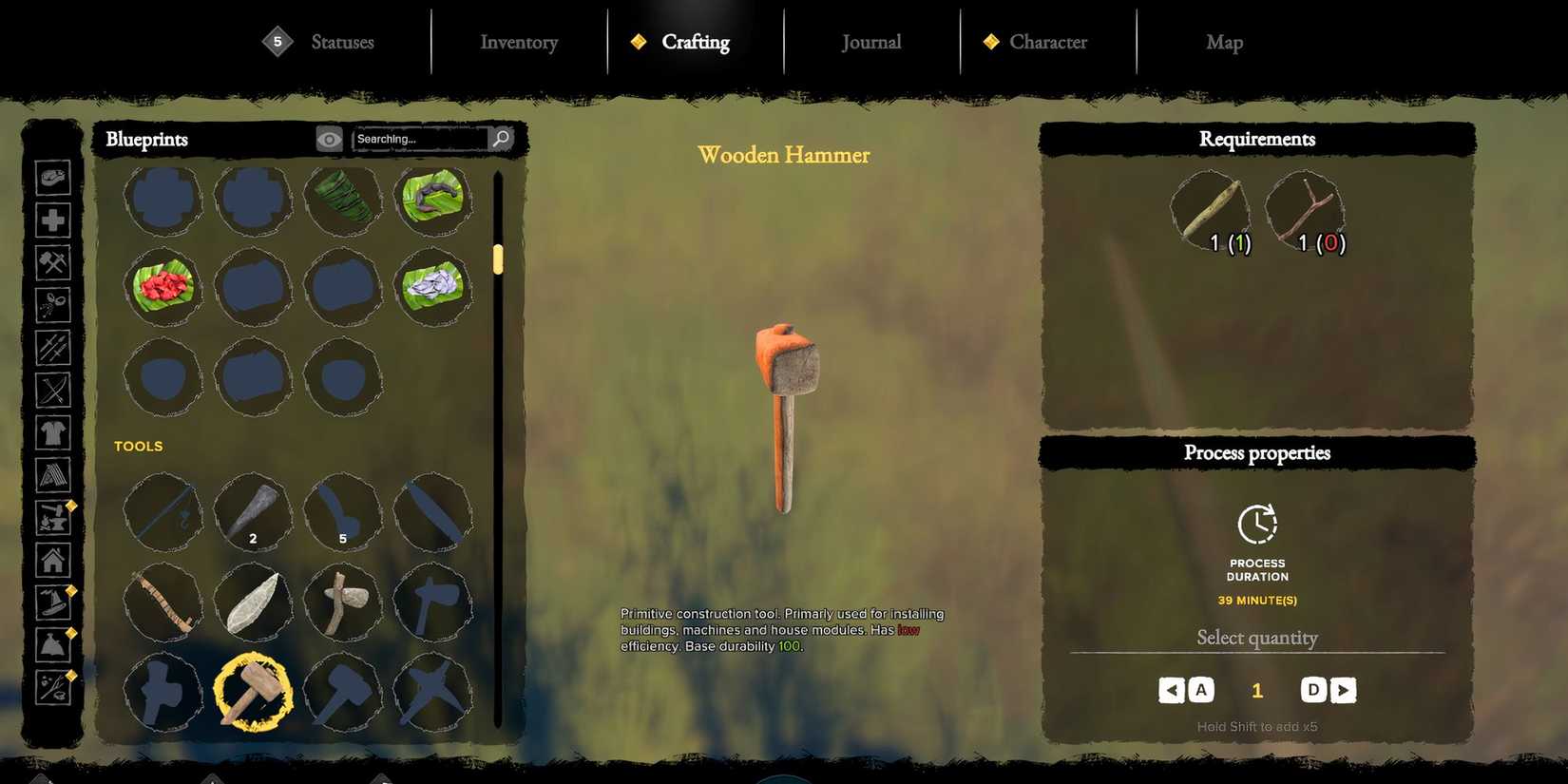Open the medical category with cross icon
This screenshot has width=1568, height=784.
tap(53, 220)
